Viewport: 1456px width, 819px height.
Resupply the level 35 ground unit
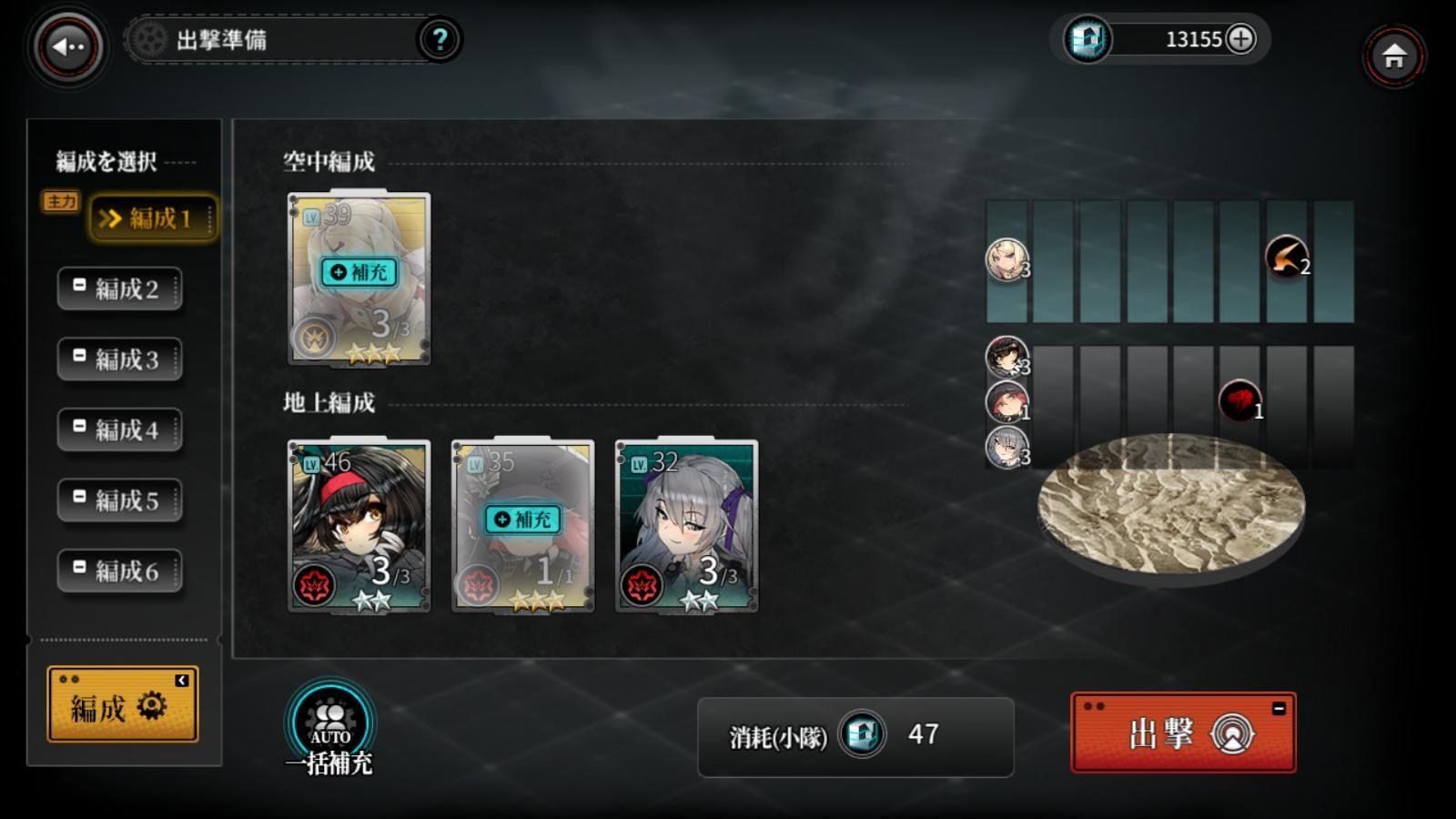coord(523,520)
